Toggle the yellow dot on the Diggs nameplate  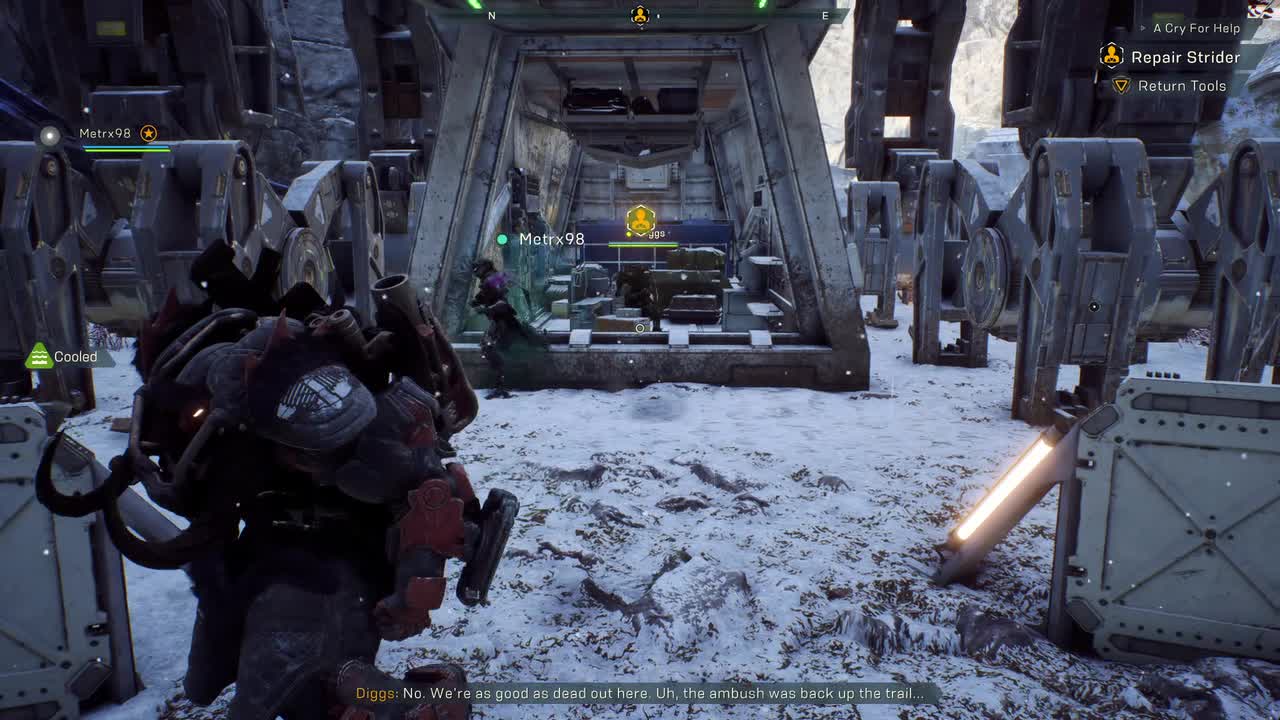pos(628,234)
